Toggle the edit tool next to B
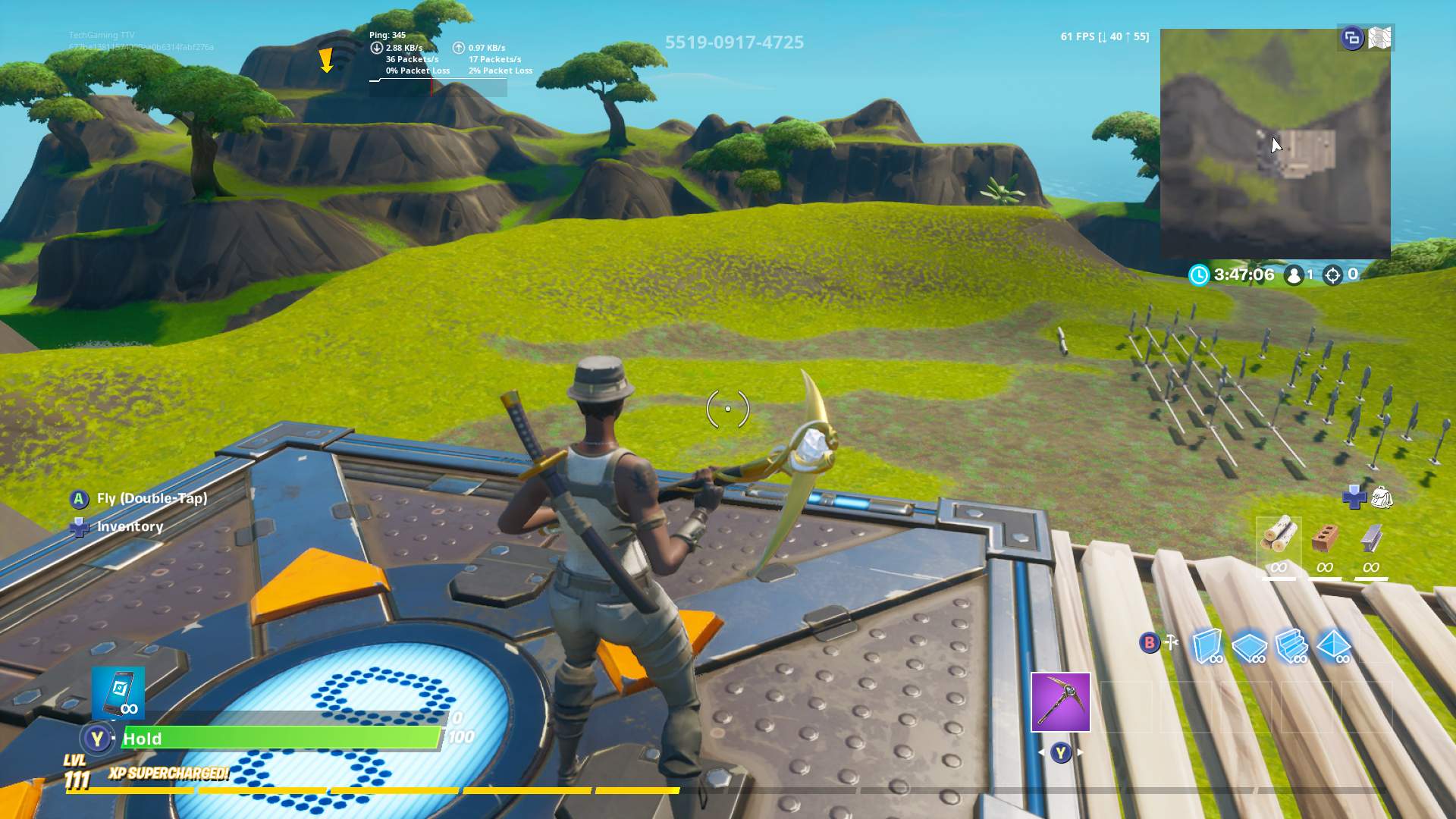The width and height of the screenshot is (1456, 819). pos(1171,642)
